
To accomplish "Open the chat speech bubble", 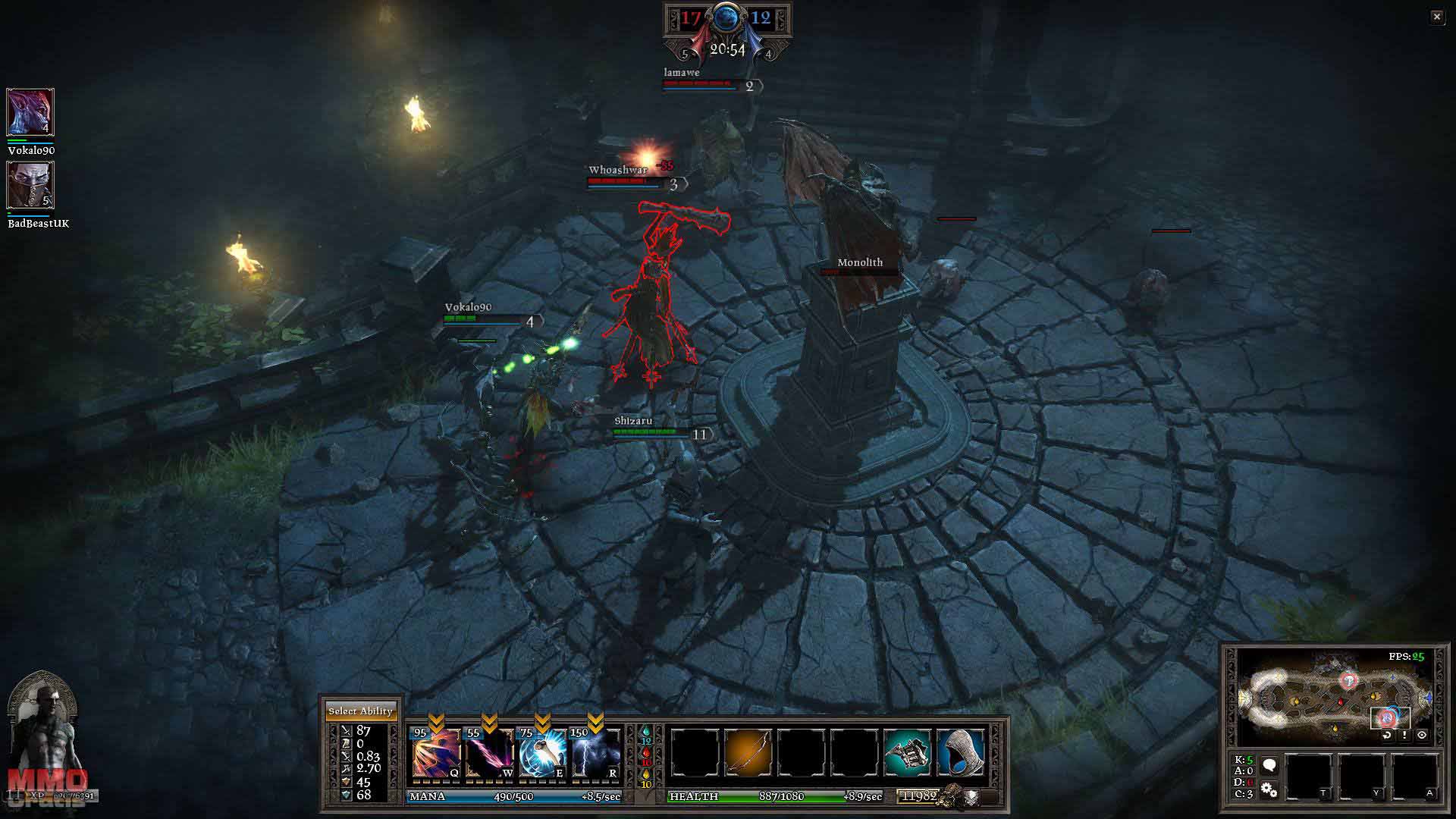I will pos(1269,765).
